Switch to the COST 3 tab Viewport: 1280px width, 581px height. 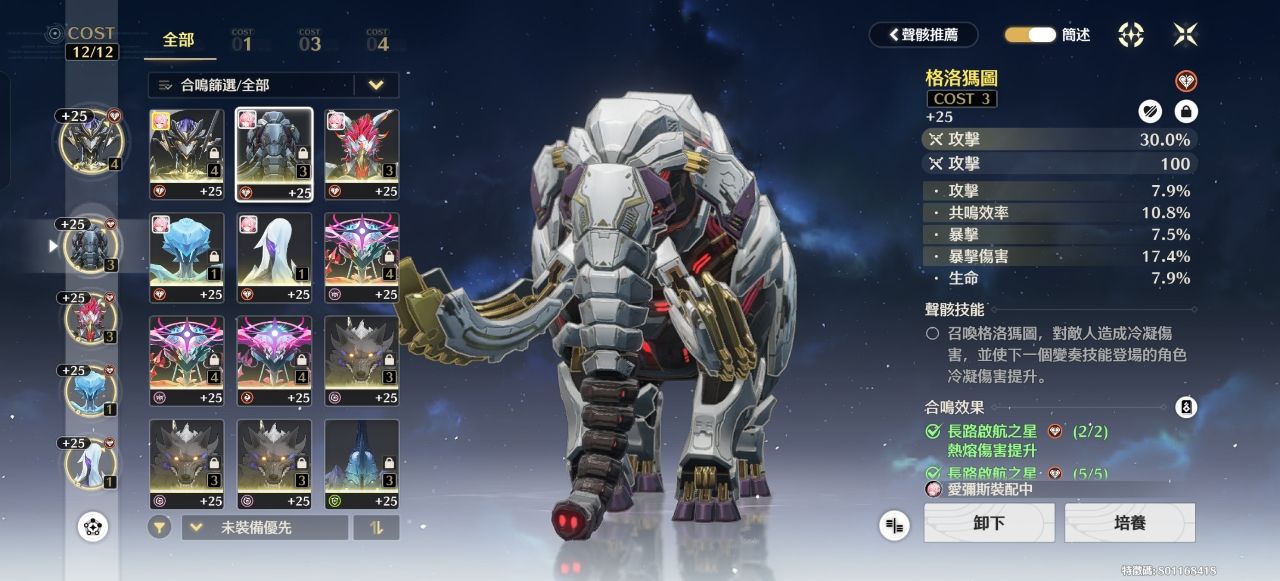click(309, 41)
